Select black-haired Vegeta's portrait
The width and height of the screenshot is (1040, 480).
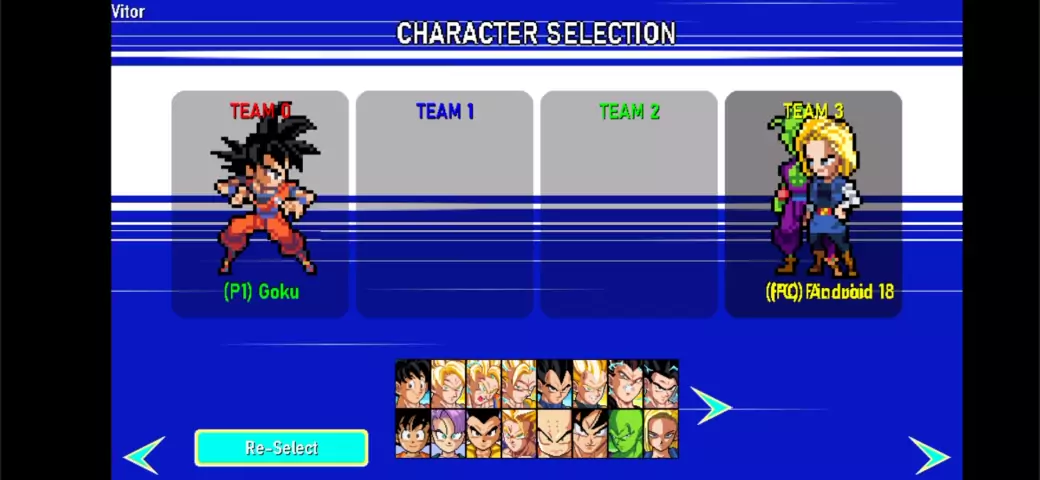point(554,384)
